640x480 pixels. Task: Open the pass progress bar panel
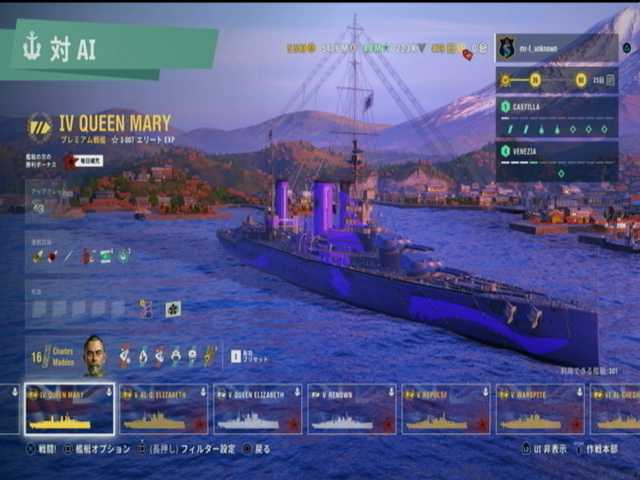556,80
